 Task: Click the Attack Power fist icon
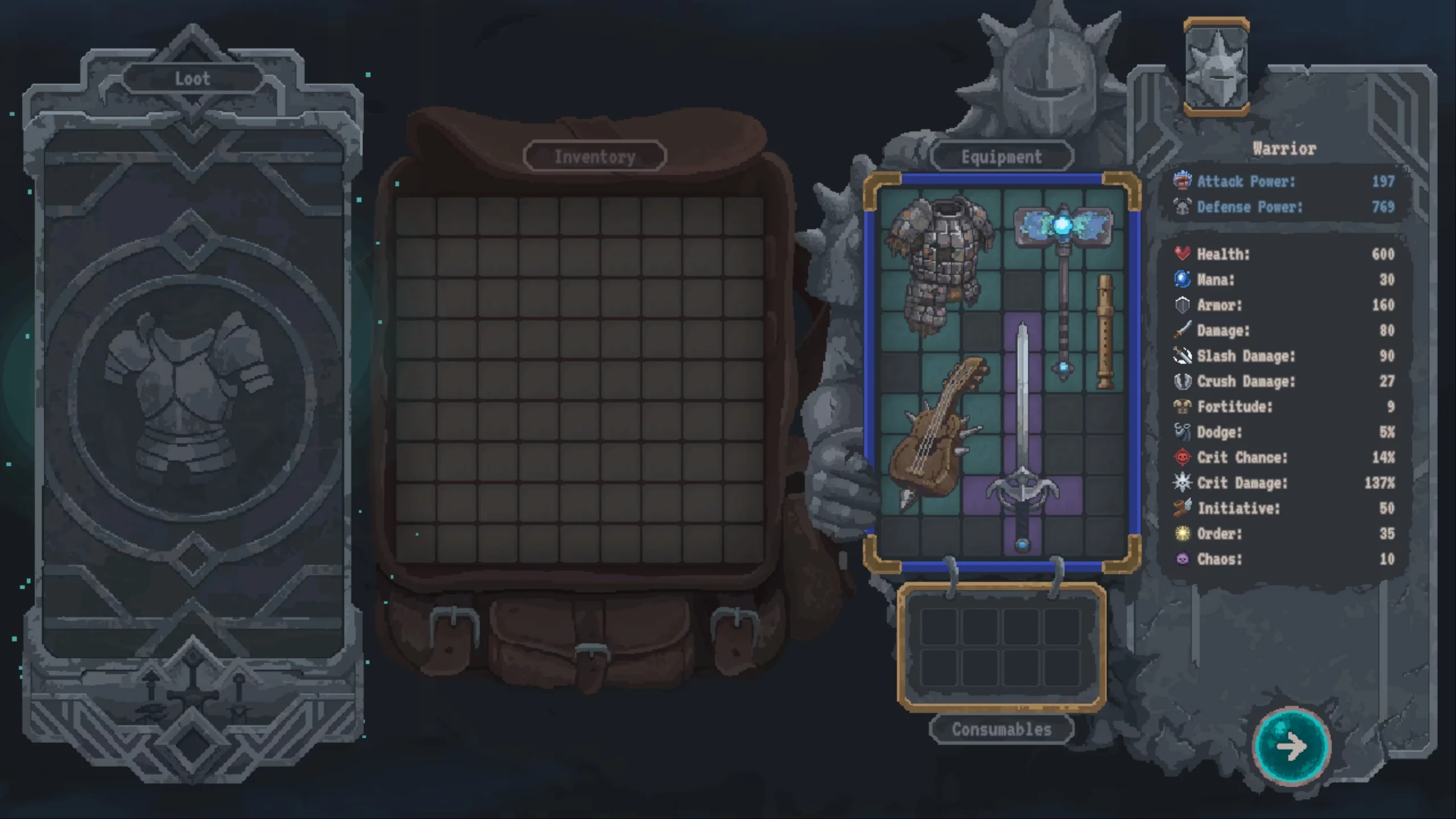click(x=1182, y=182)
